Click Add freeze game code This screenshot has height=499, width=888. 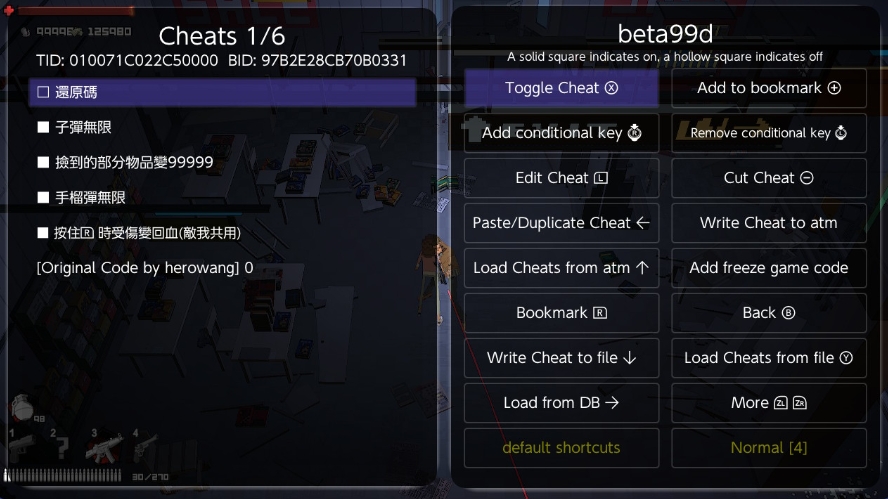click(768, 268)
